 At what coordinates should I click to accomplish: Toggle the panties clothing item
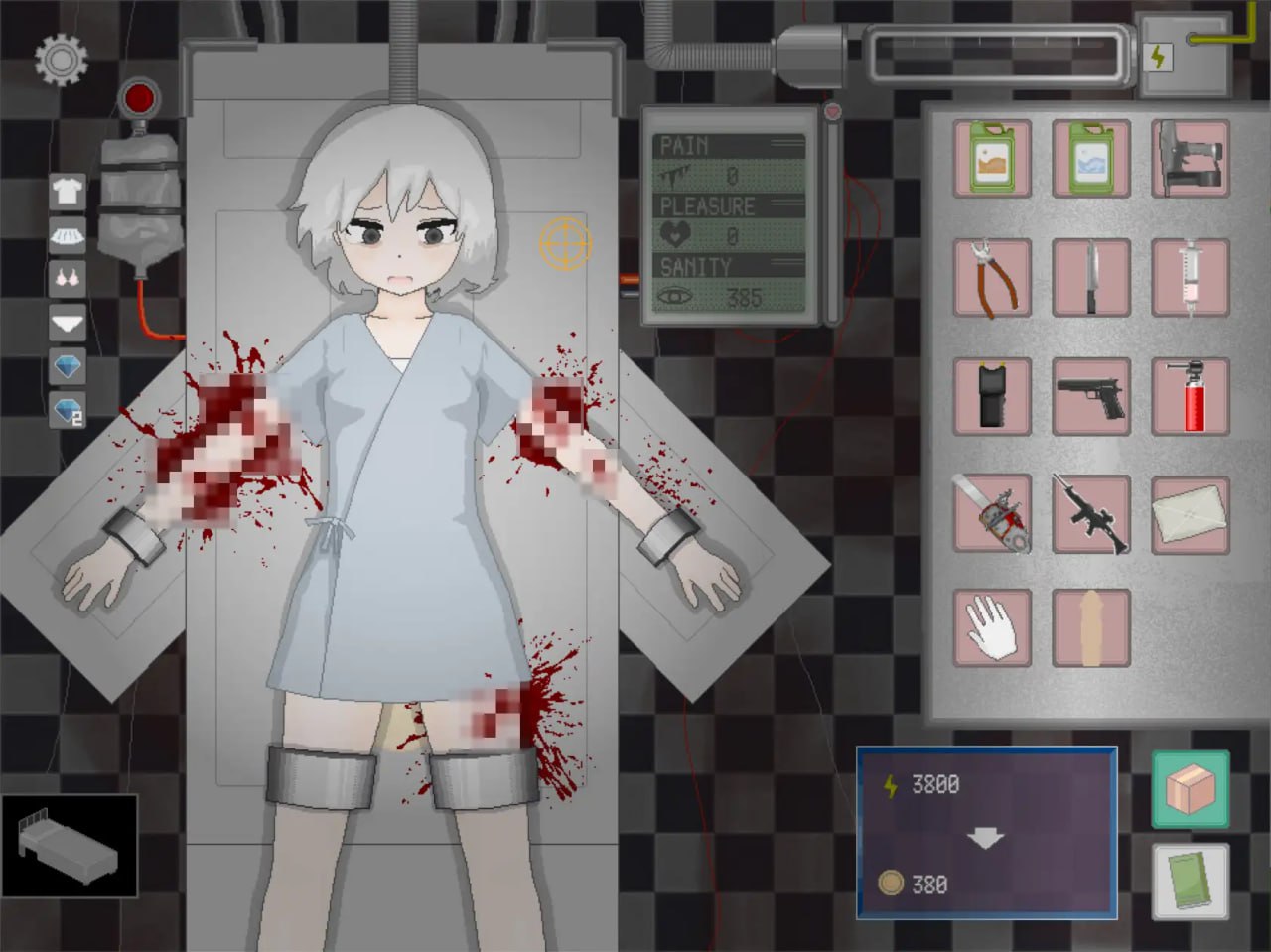(x=66, y=322)
